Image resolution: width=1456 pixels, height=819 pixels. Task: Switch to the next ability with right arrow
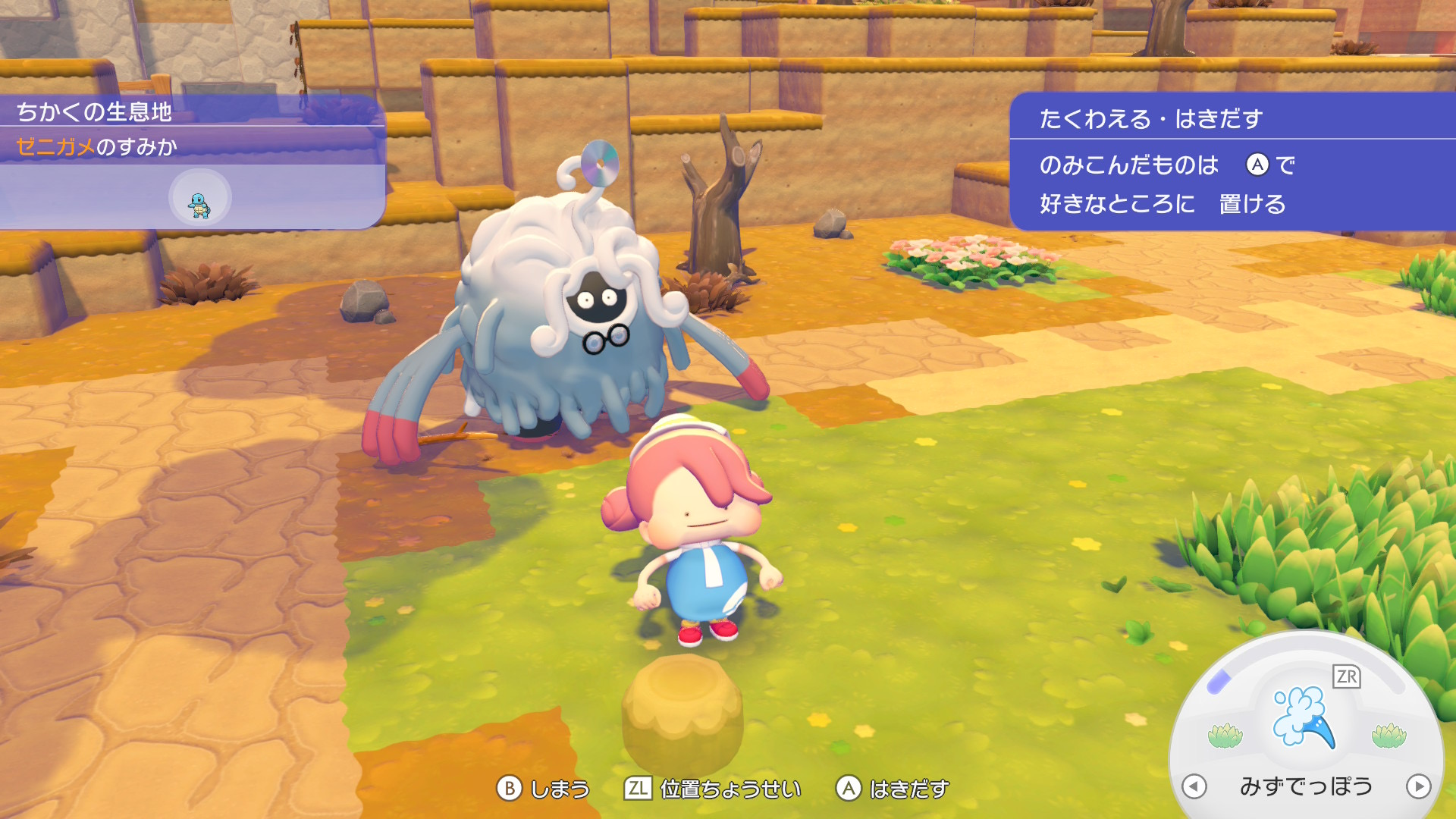tap(1417, 786)
